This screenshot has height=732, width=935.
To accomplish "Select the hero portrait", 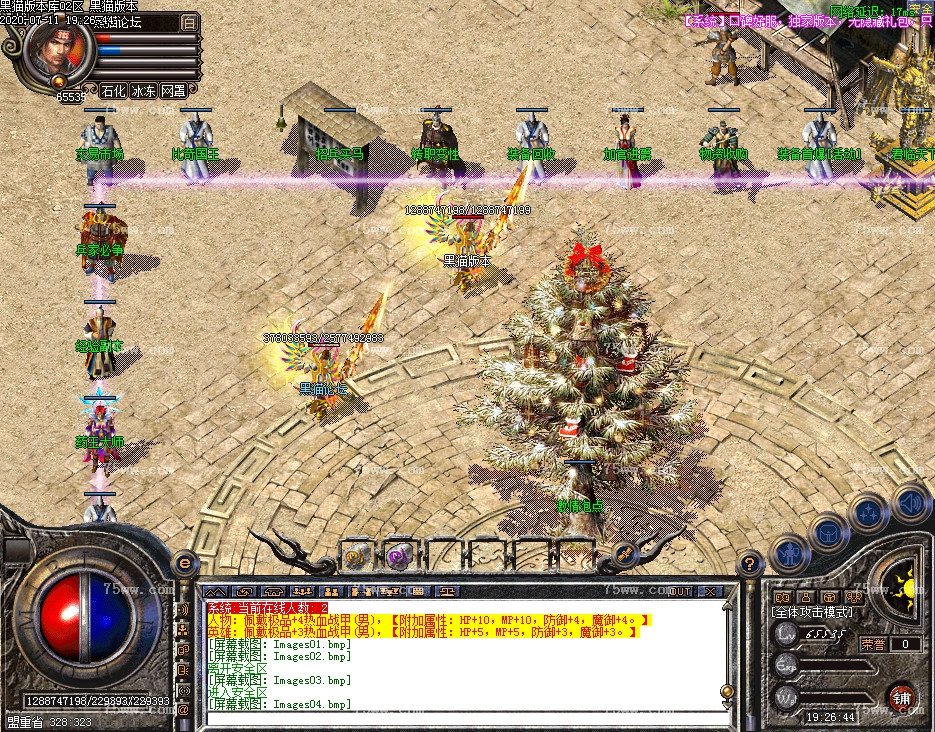I will coord(59,55).
